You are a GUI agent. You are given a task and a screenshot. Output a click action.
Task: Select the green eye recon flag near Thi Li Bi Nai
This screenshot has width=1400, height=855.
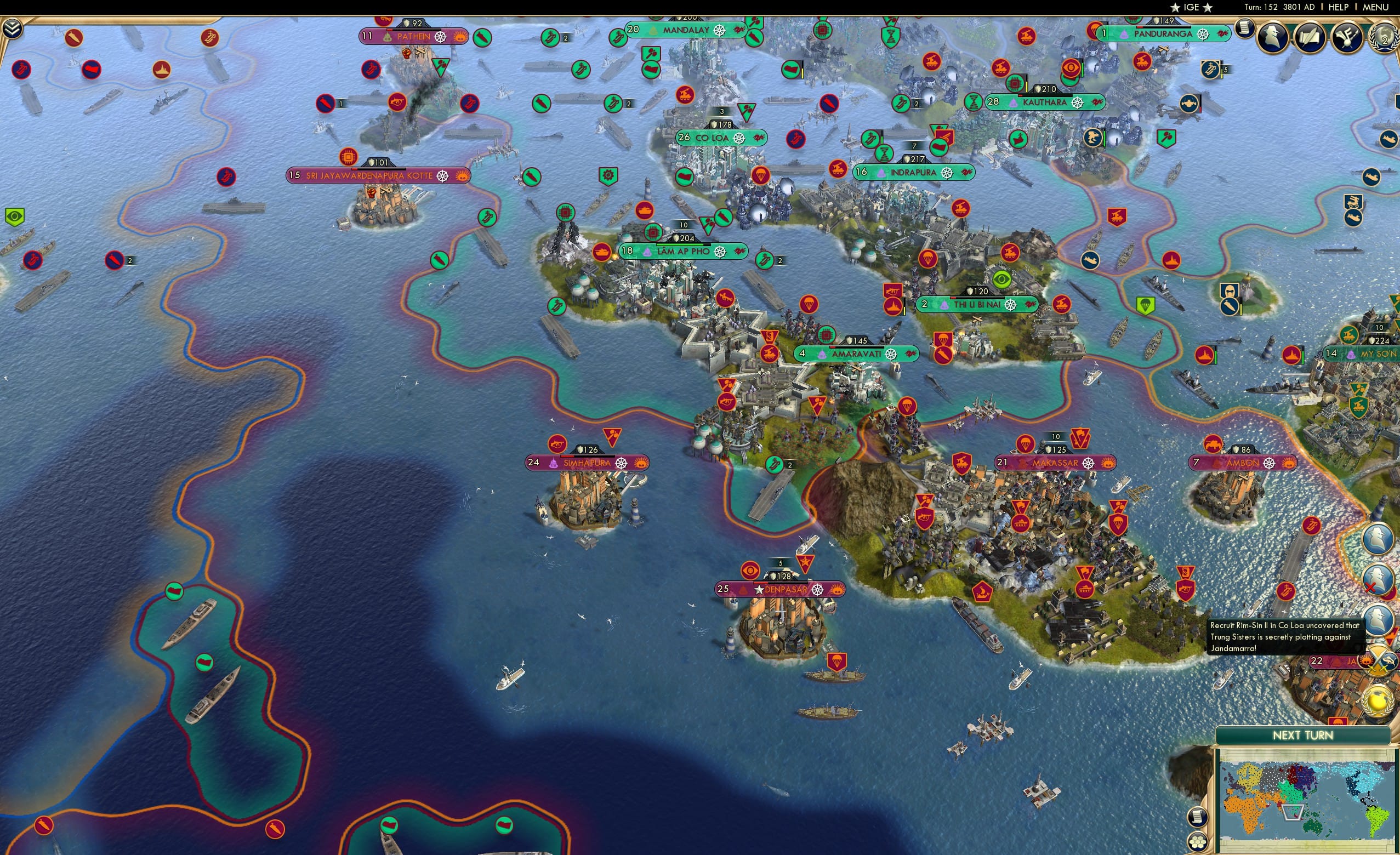tap(1001, 278)
